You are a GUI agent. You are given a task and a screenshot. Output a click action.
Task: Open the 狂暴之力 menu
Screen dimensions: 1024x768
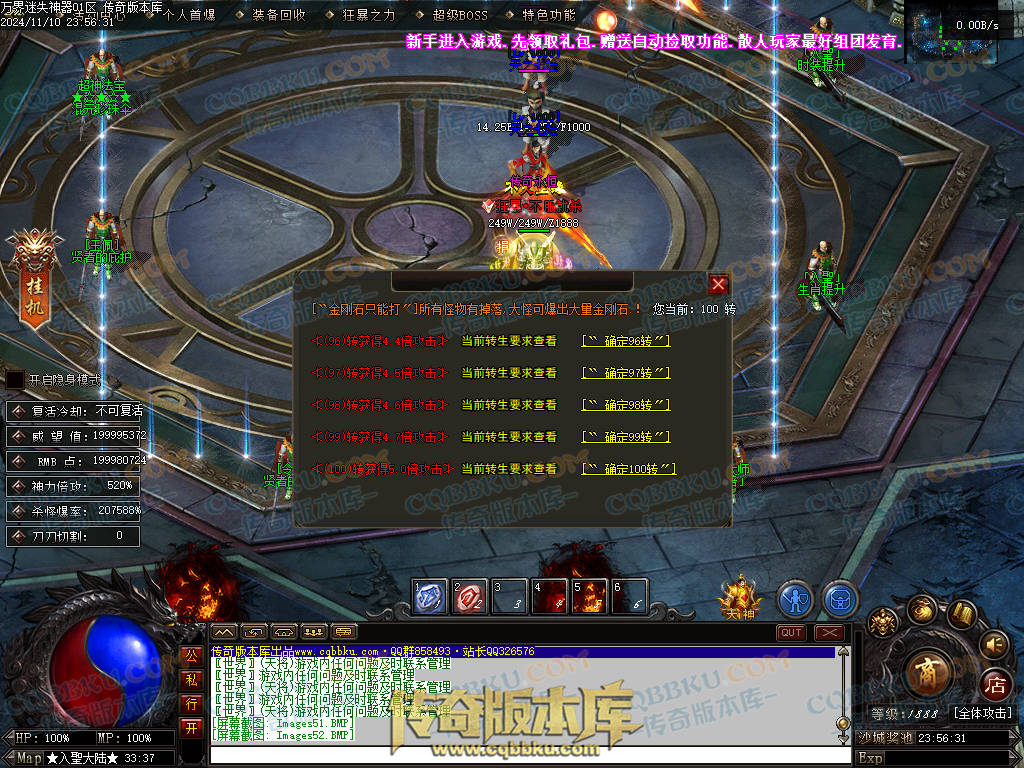[369, 15]
